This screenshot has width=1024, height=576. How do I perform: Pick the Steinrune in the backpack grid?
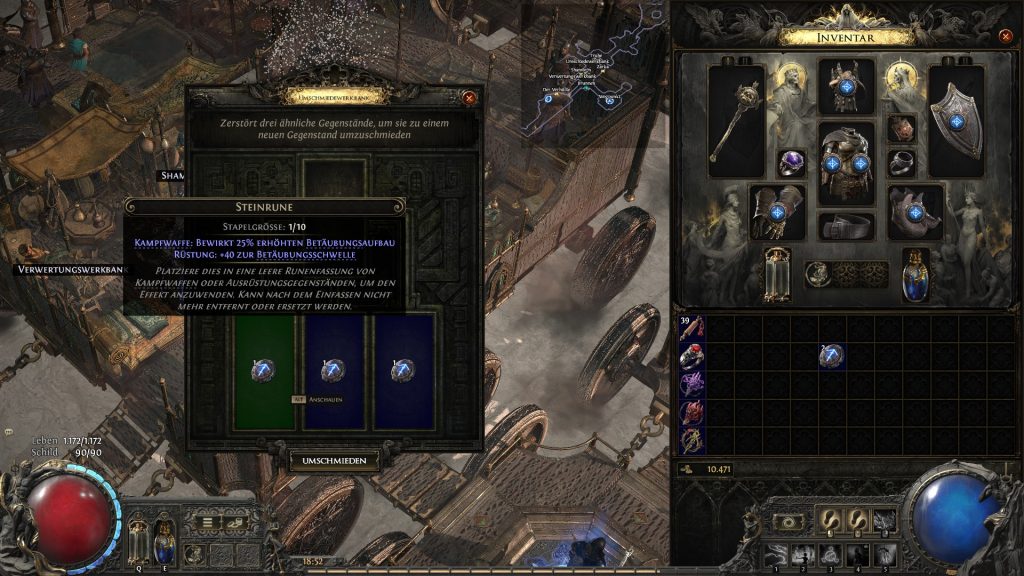pos(831,354)
